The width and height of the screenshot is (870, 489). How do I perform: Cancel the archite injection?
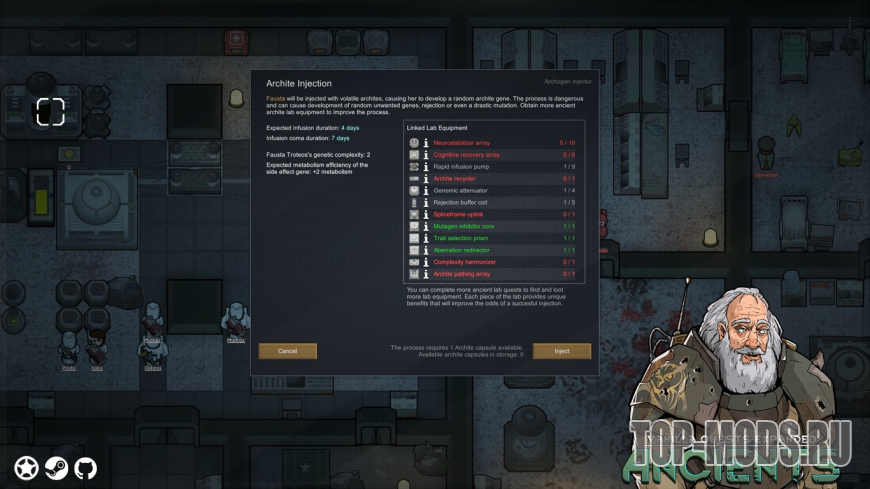tap(288, 351)
